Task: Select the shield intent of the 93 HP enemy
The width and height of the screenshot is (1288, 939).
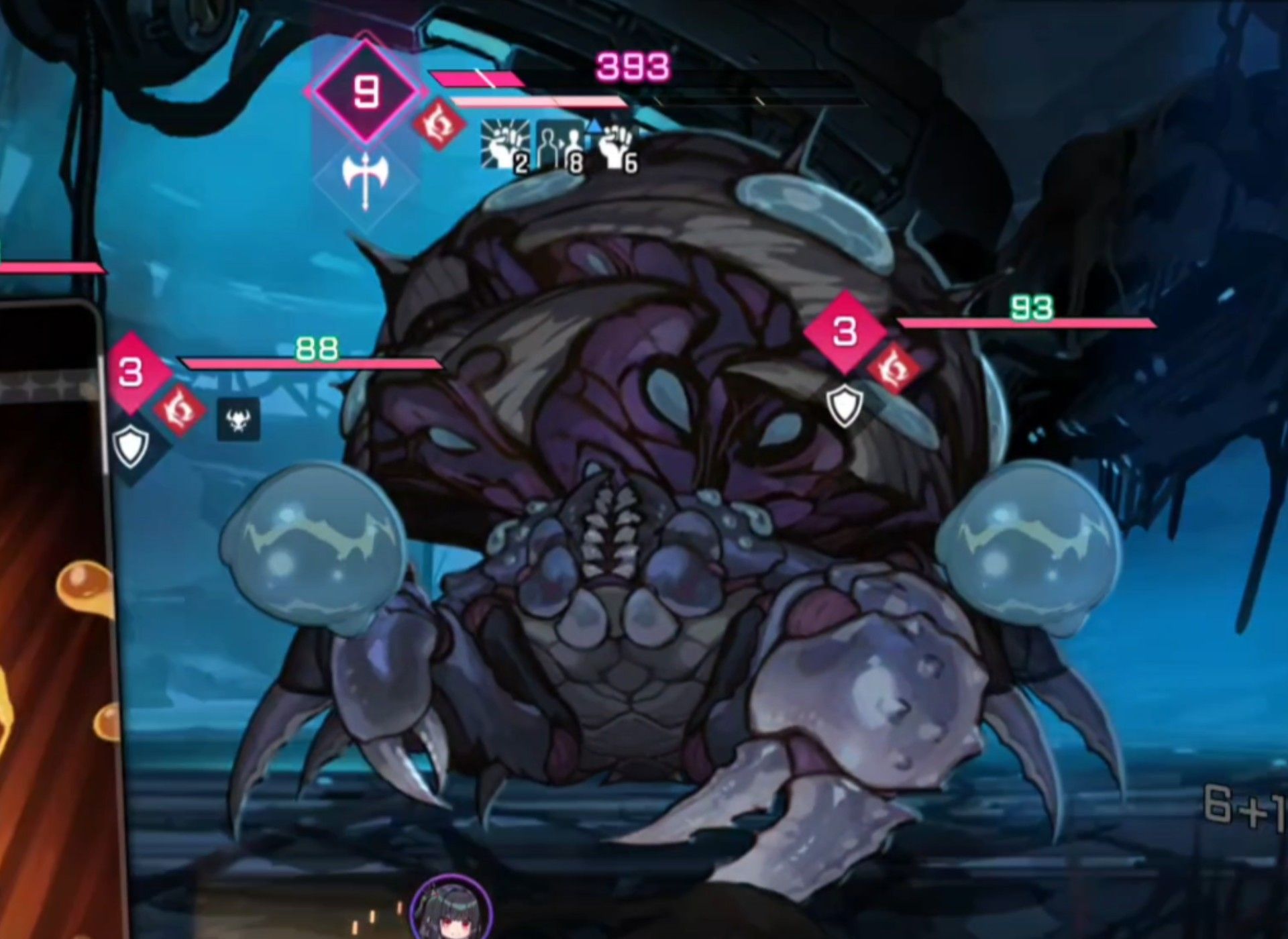Action: click(845, 405)
